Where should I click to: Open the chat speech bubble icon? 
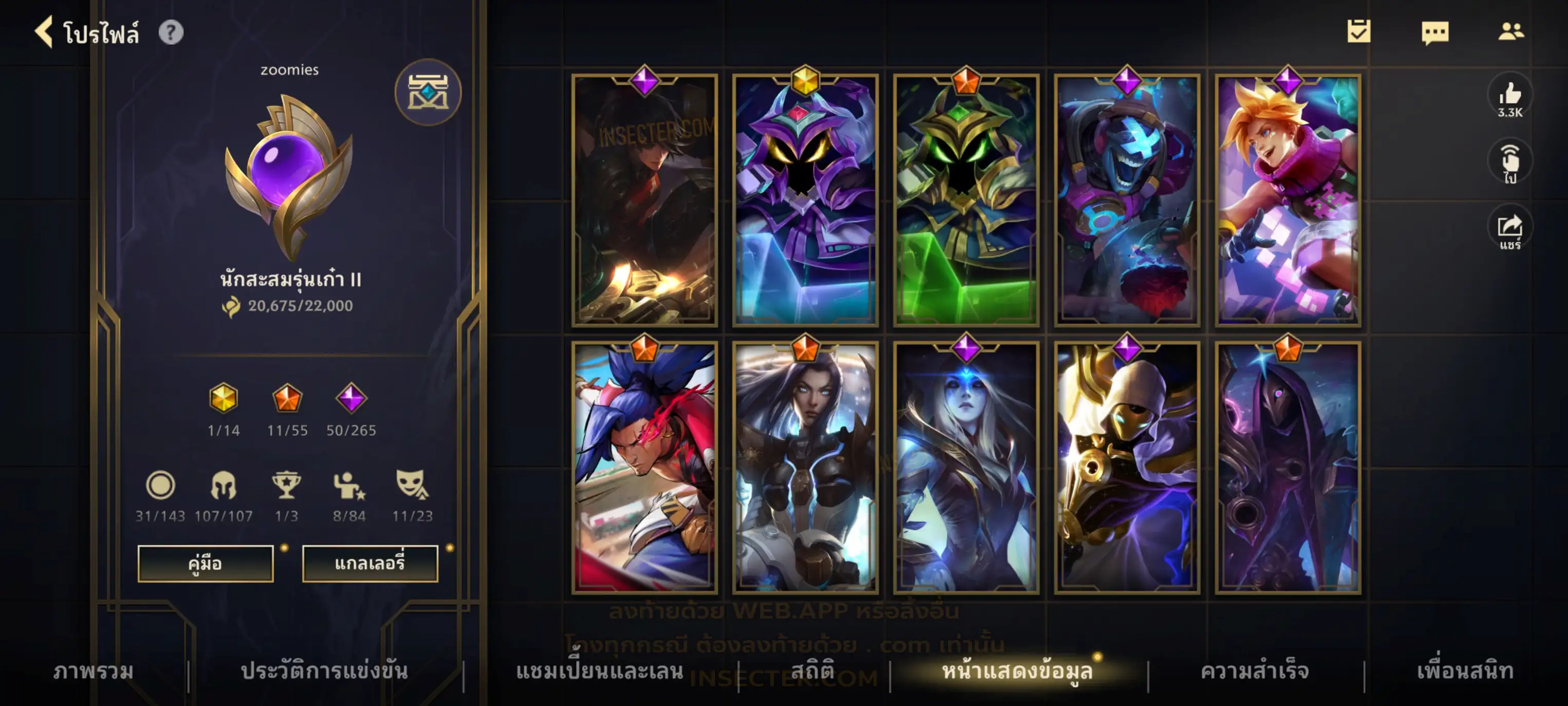point(1435,32)
